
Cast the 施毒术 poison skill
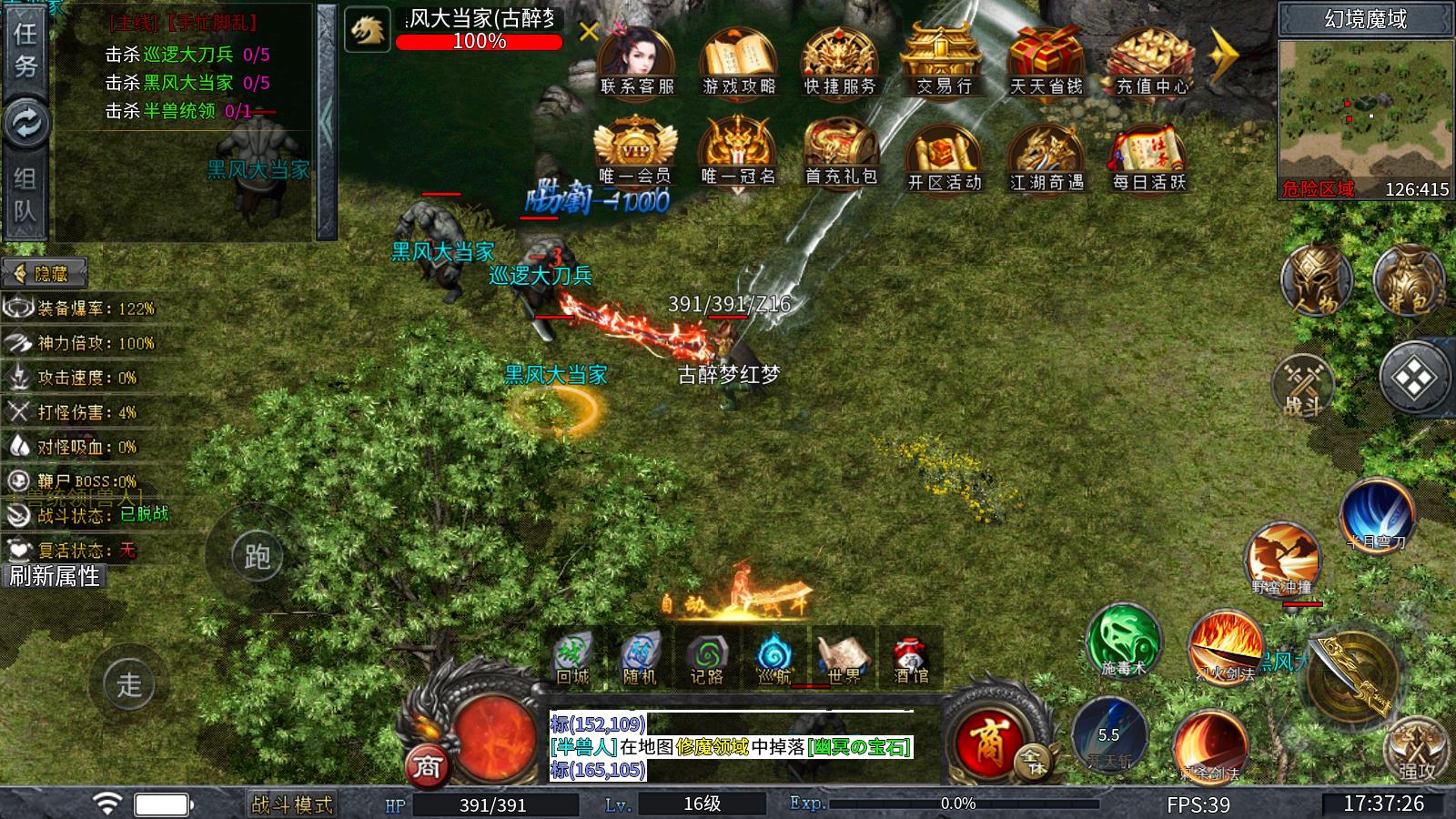[x=1123, y=640]
